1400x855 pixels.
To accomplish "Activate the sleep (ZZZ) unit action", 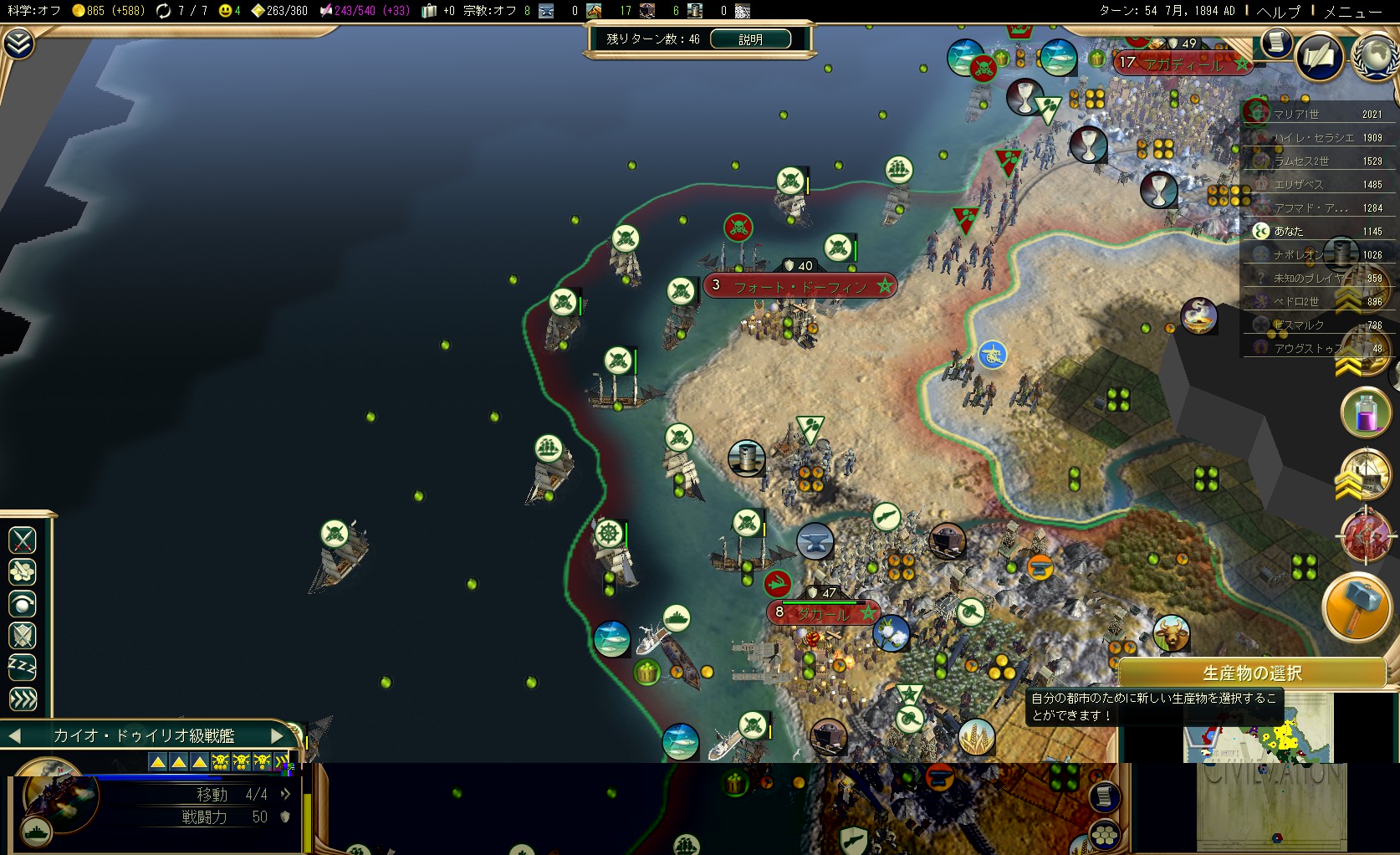I will tap(23, 667).
